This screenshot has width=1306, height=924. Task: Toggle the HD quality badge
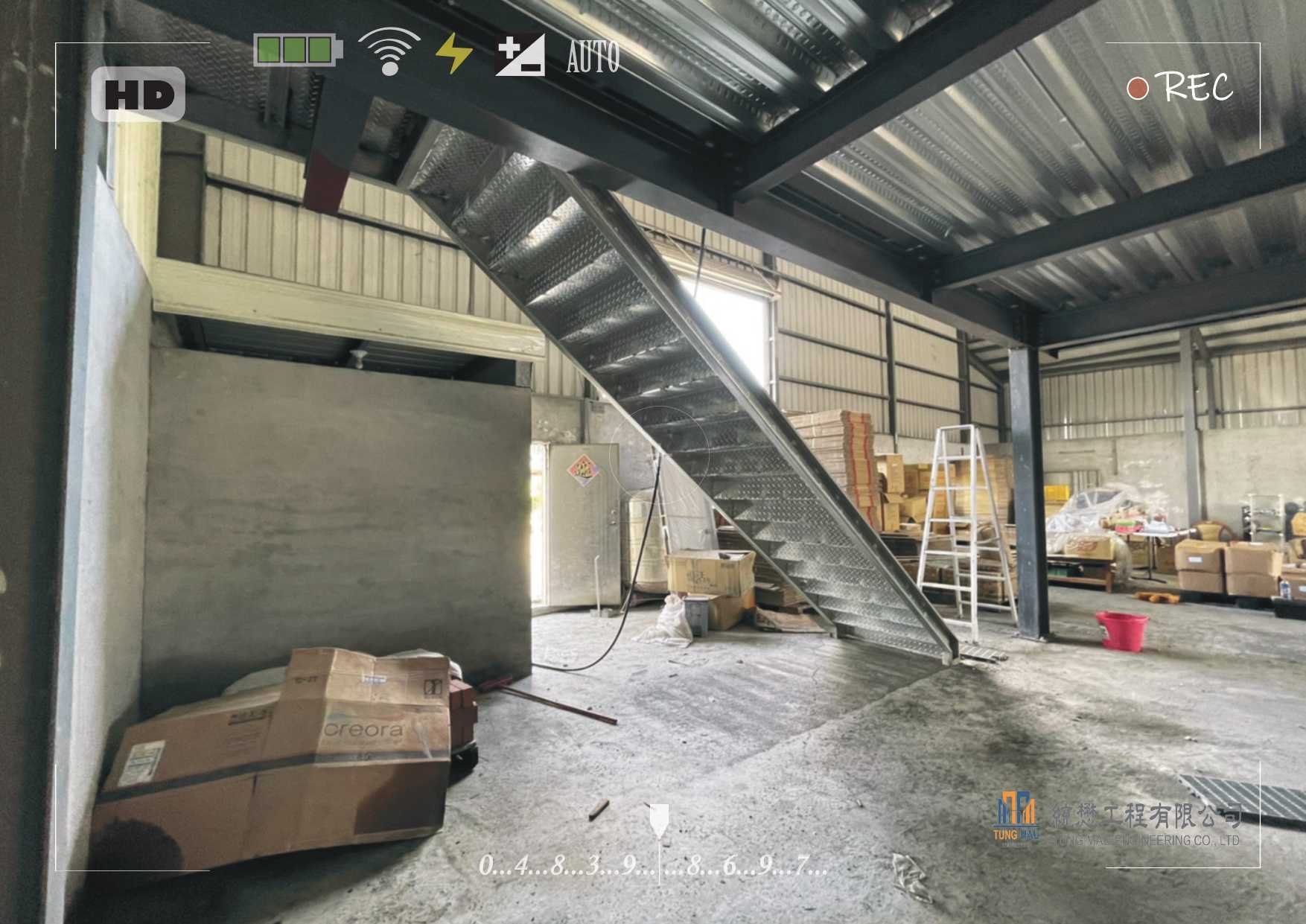tap(138, 95)
